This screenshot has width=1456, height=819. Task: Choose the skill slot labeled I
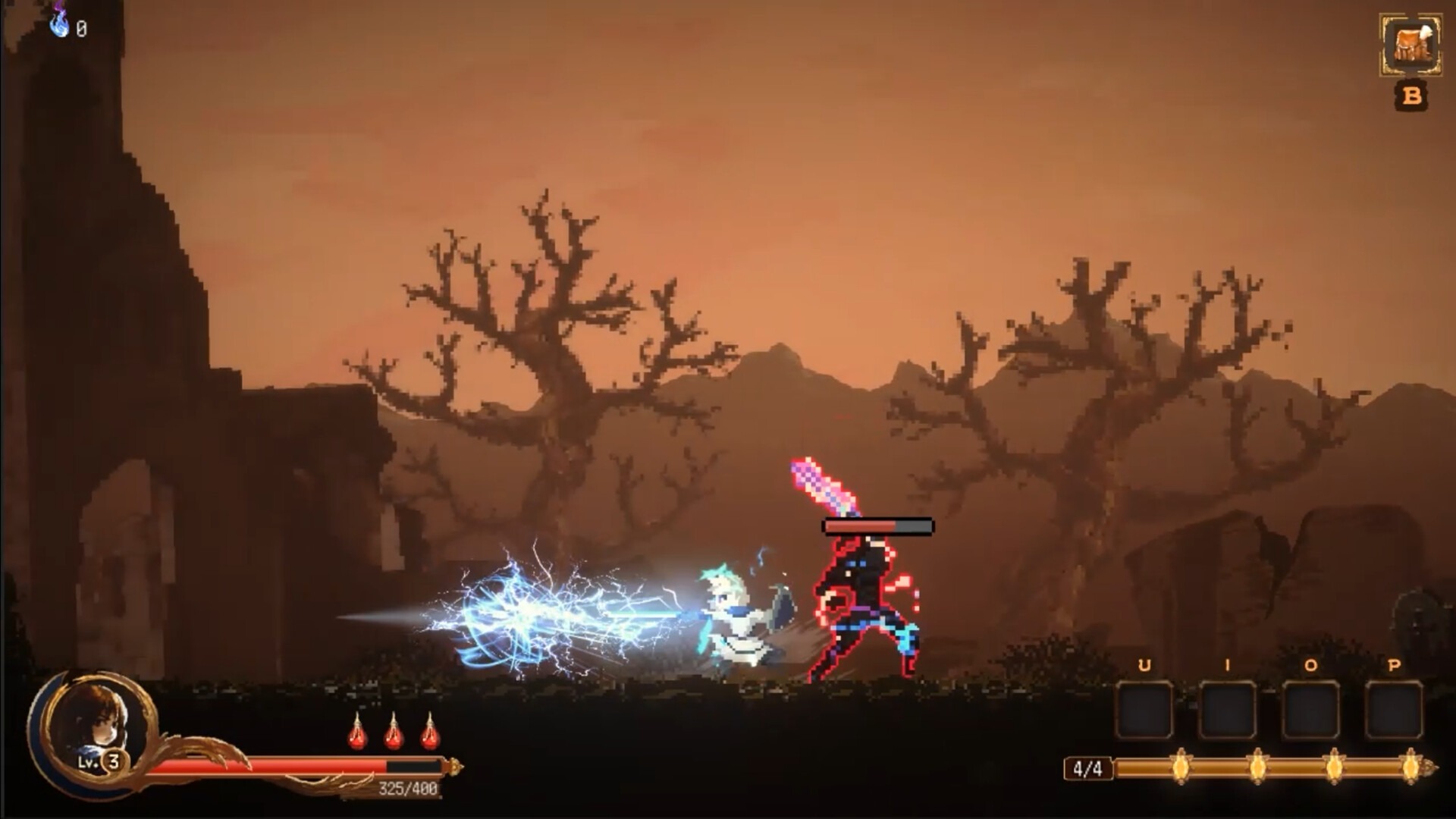[x=1227, y=711]
